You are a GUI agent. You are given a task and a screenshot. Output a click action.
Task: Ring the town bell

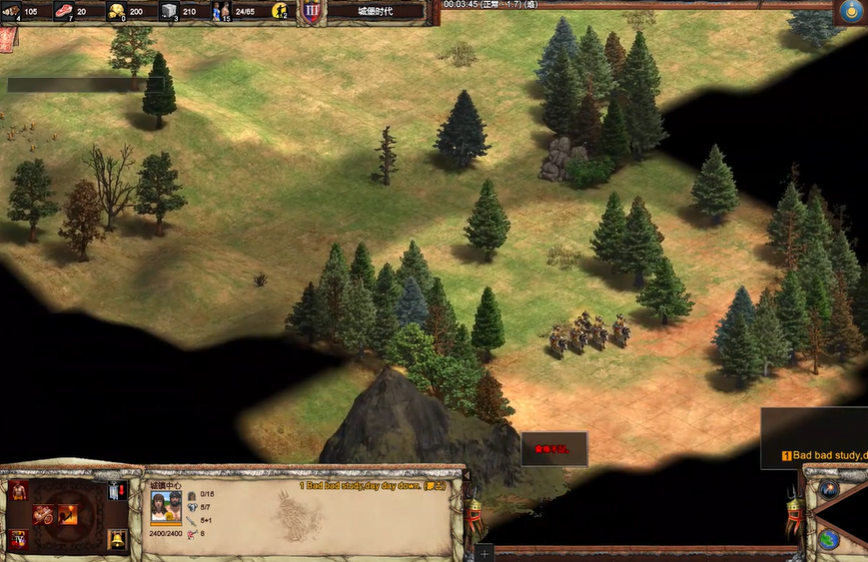pyautogui.click(x=117, y=540)
